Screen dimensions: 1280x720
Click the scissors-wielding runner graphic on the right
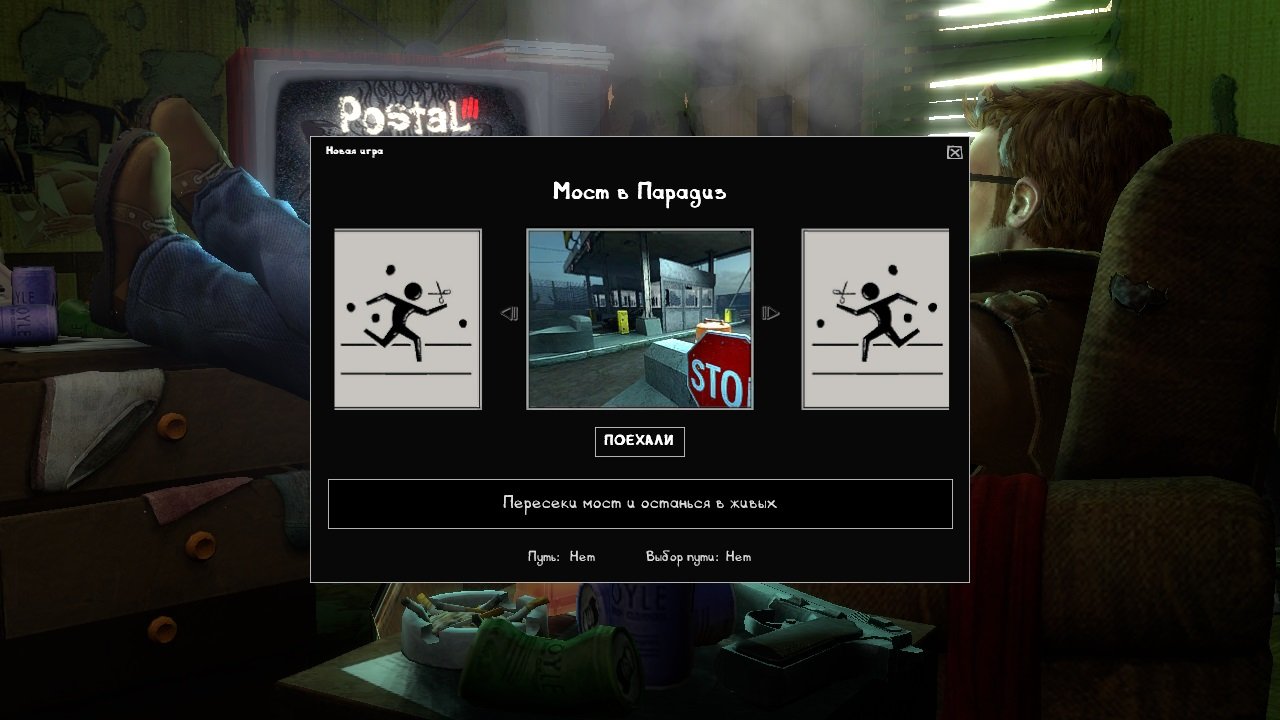pos(878,315)
